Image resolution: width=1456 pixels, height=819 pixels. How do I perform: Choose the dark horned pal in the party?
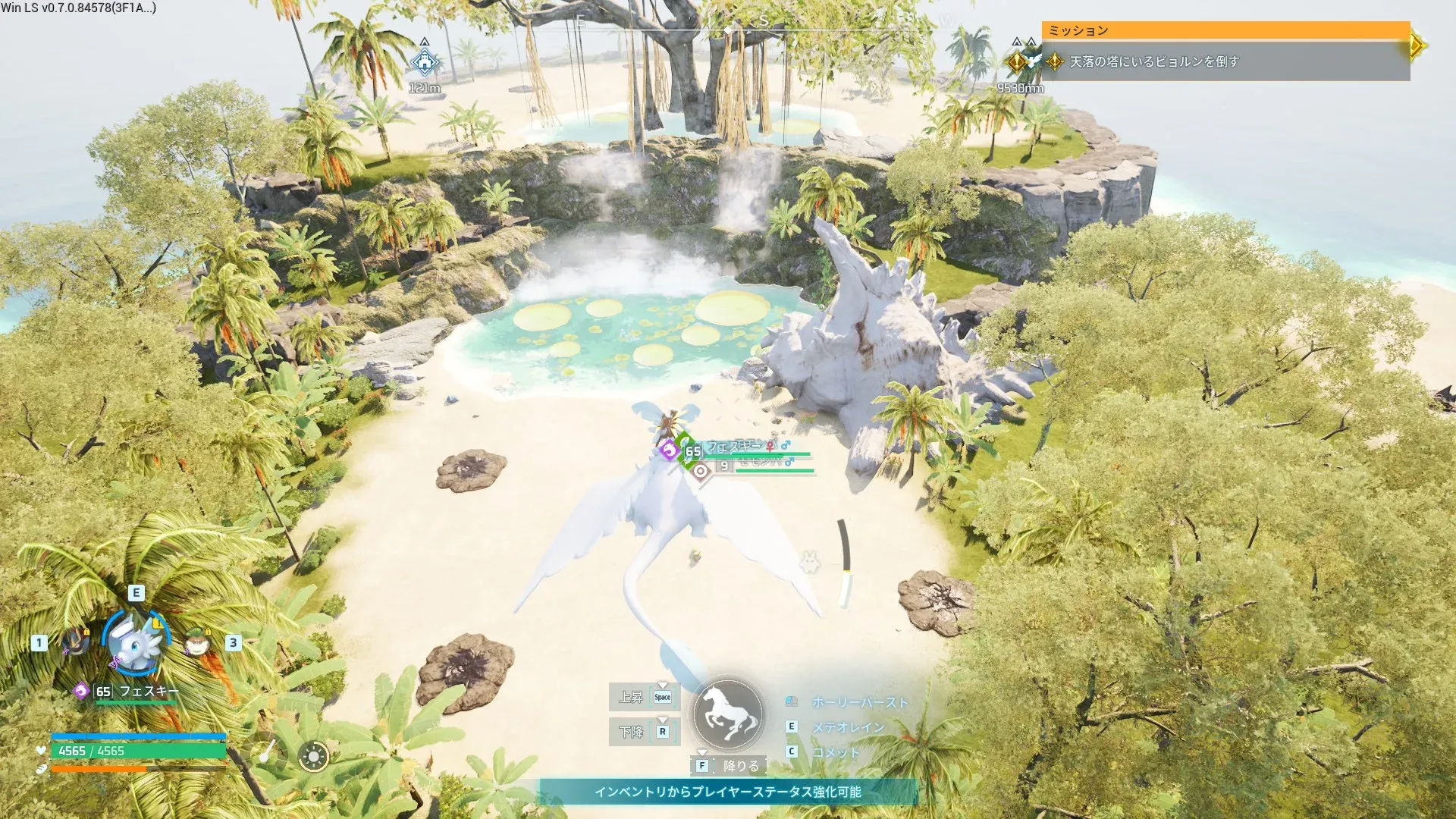tap(75, 642)
